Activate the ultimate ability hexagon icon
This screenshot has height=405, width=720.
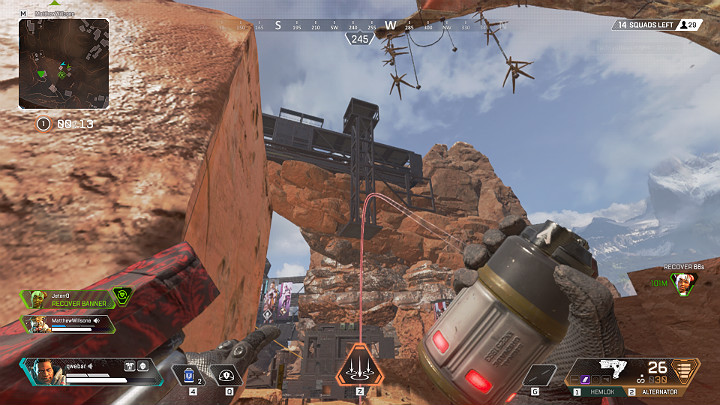pos(359,368)
